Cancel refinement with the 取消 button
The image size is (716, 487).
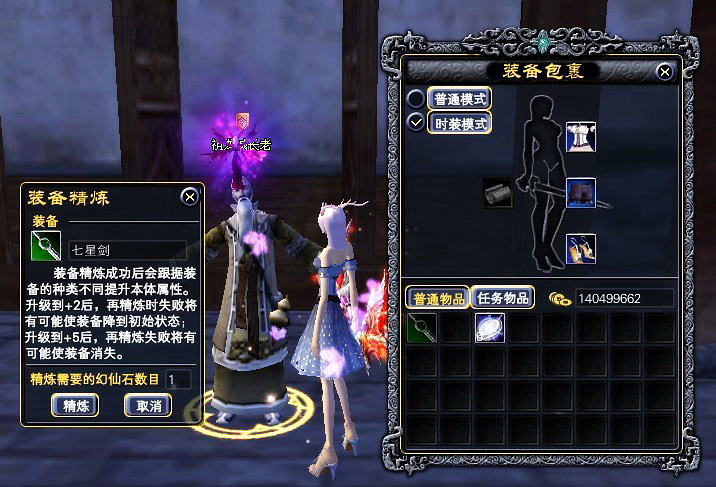pos(148,405)
